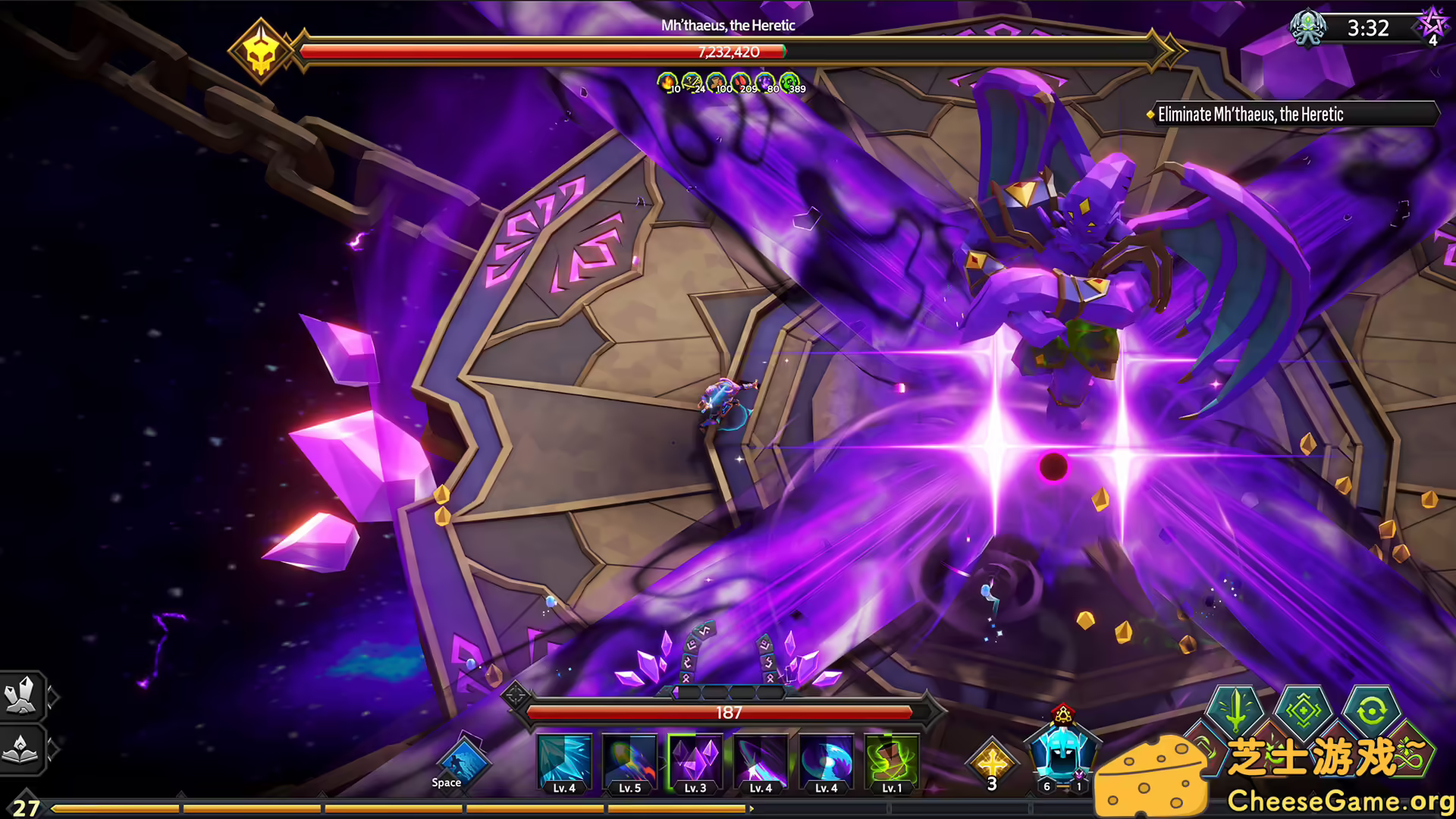Click the purple buff icon showing 80
The height and width of the screenshot is (819, 1456).
(x=767, y=82)
